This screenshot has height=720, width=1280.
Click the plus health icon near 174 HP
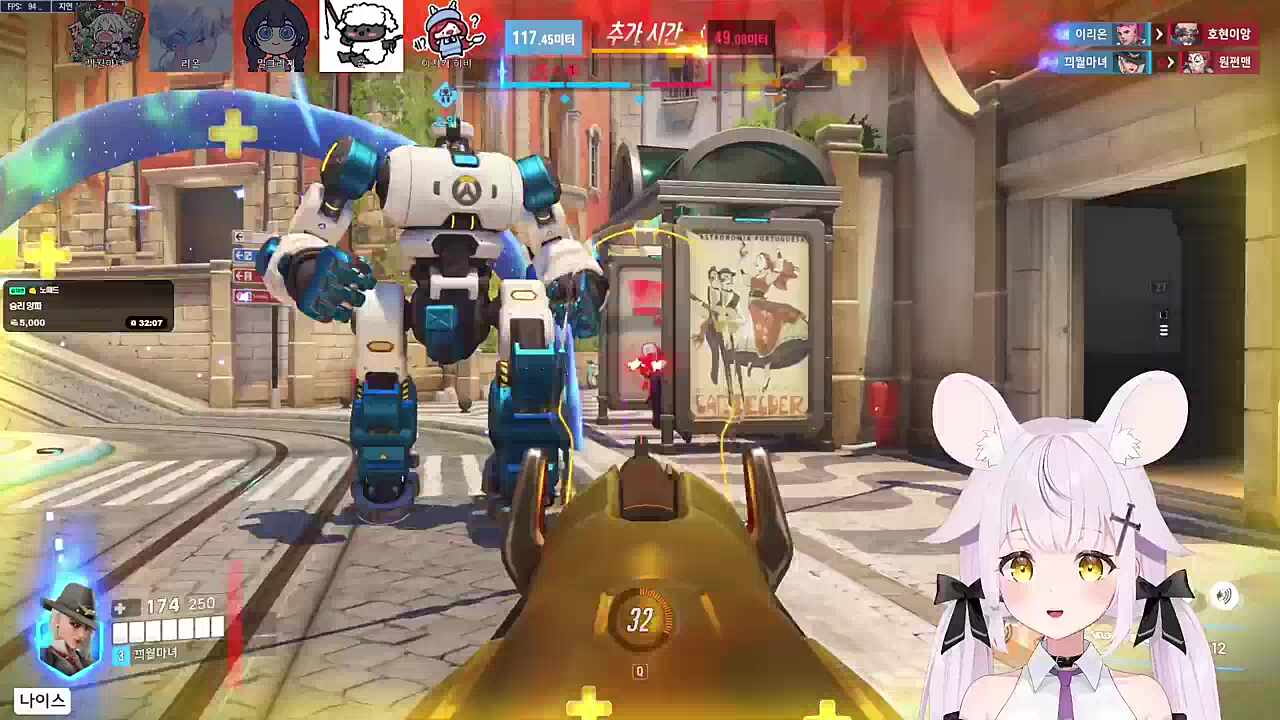tap(122, 604)
